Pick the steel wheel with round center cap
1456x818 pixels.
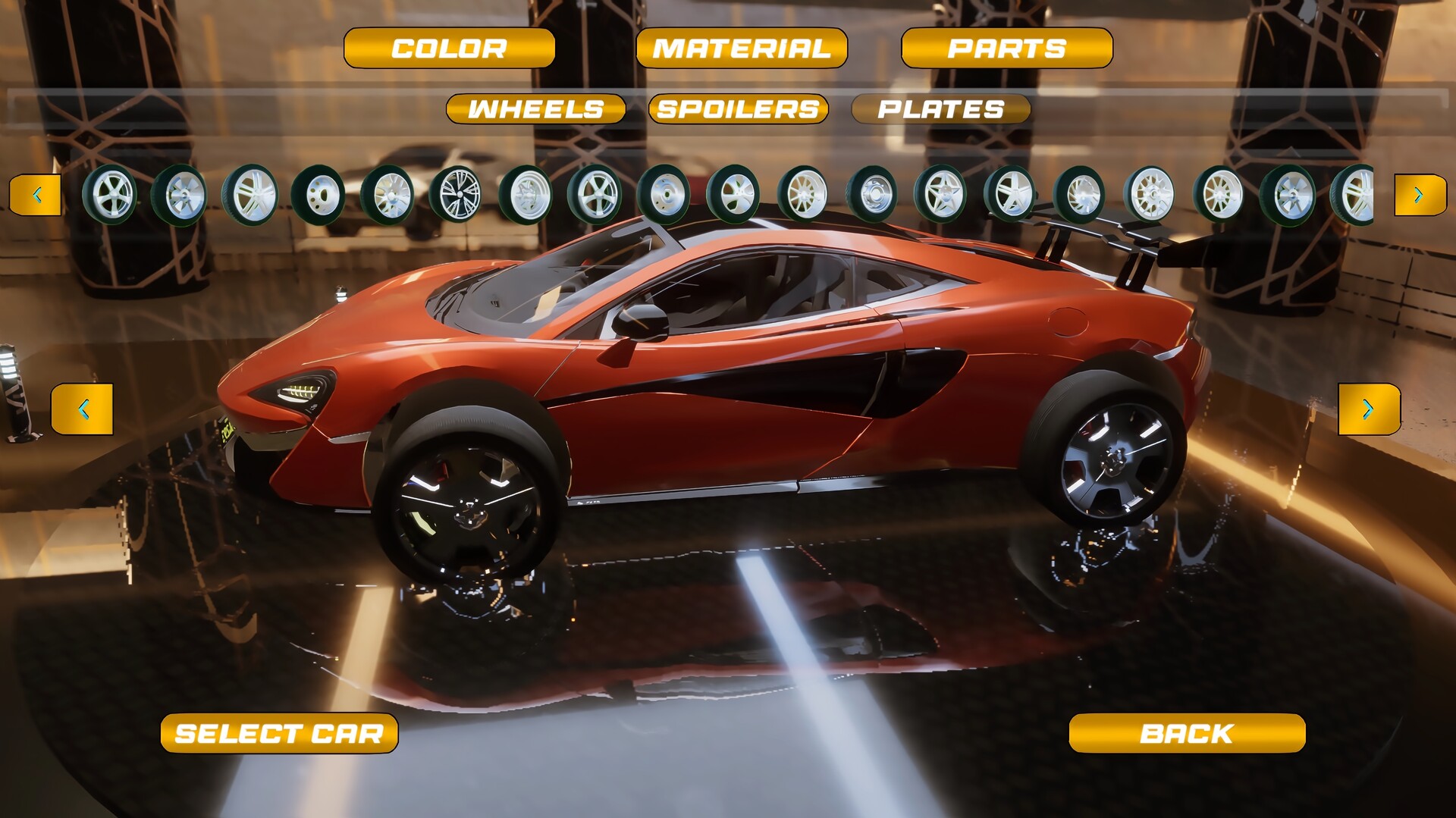click(x=876, y=196)
